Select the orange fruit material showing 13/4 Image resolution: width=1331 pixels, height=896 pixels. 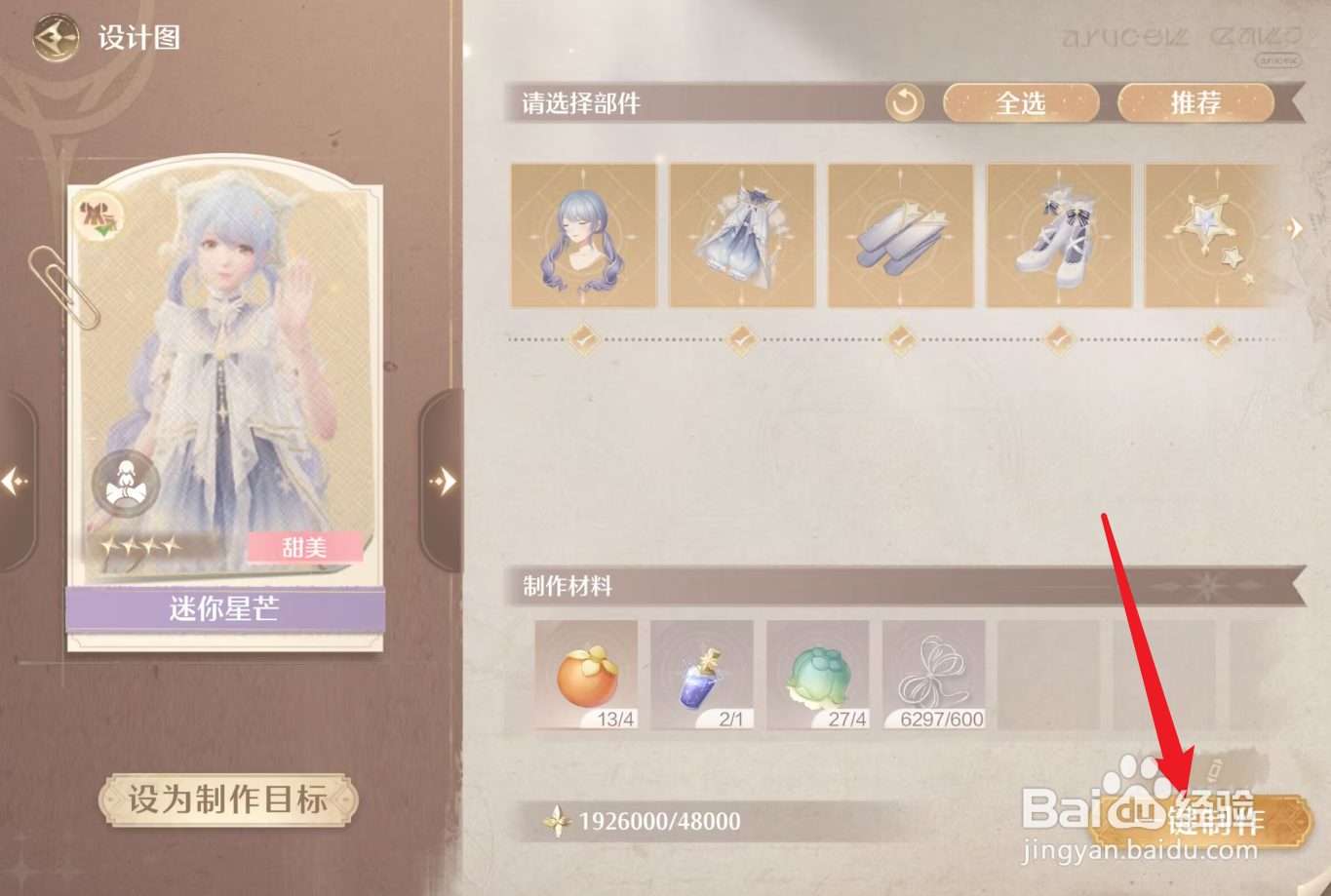pyautogui.click(x=586, y=673)
